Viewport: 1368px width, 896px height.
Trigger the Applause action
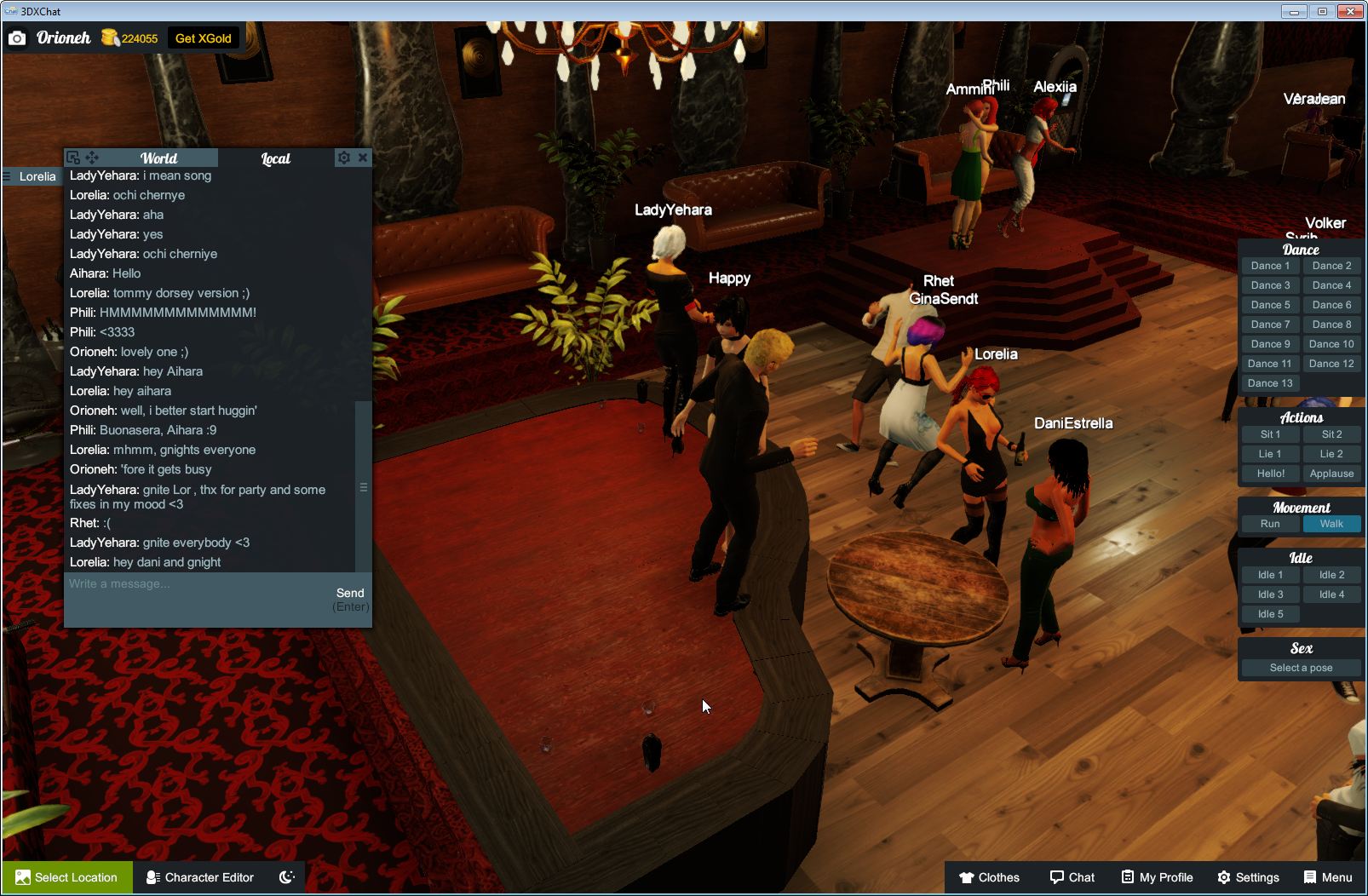point(1331,473)
